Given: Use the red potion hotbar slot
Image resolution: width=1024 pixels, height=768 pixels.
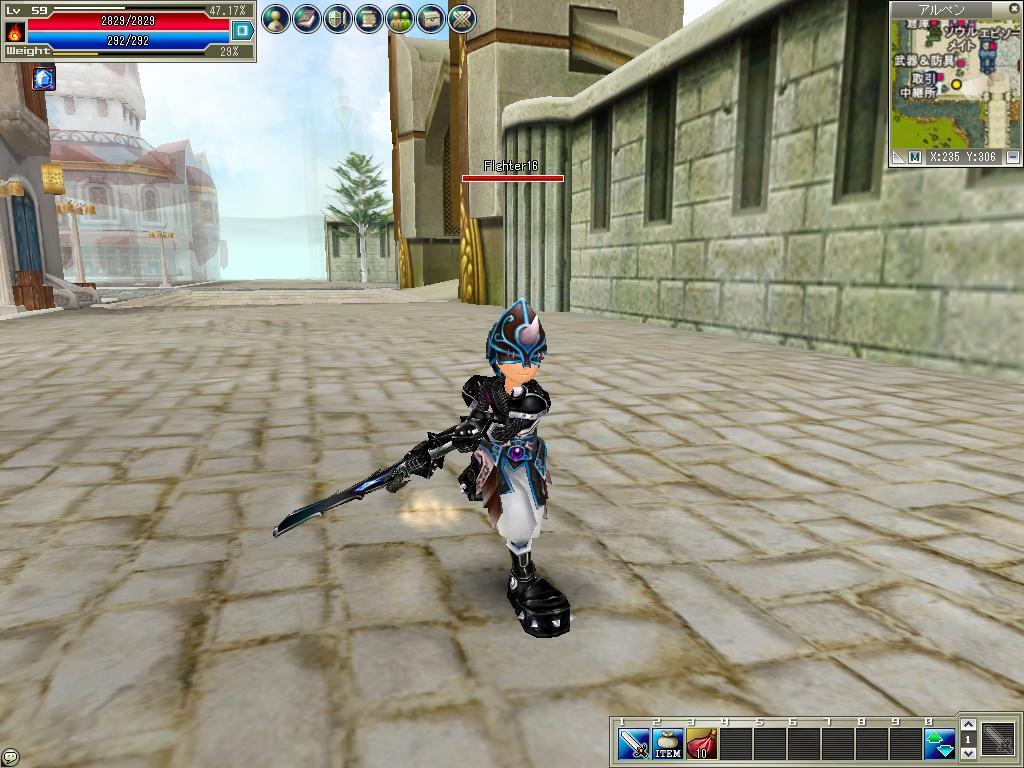Looking at the screenshot, I should pos(702,744).
